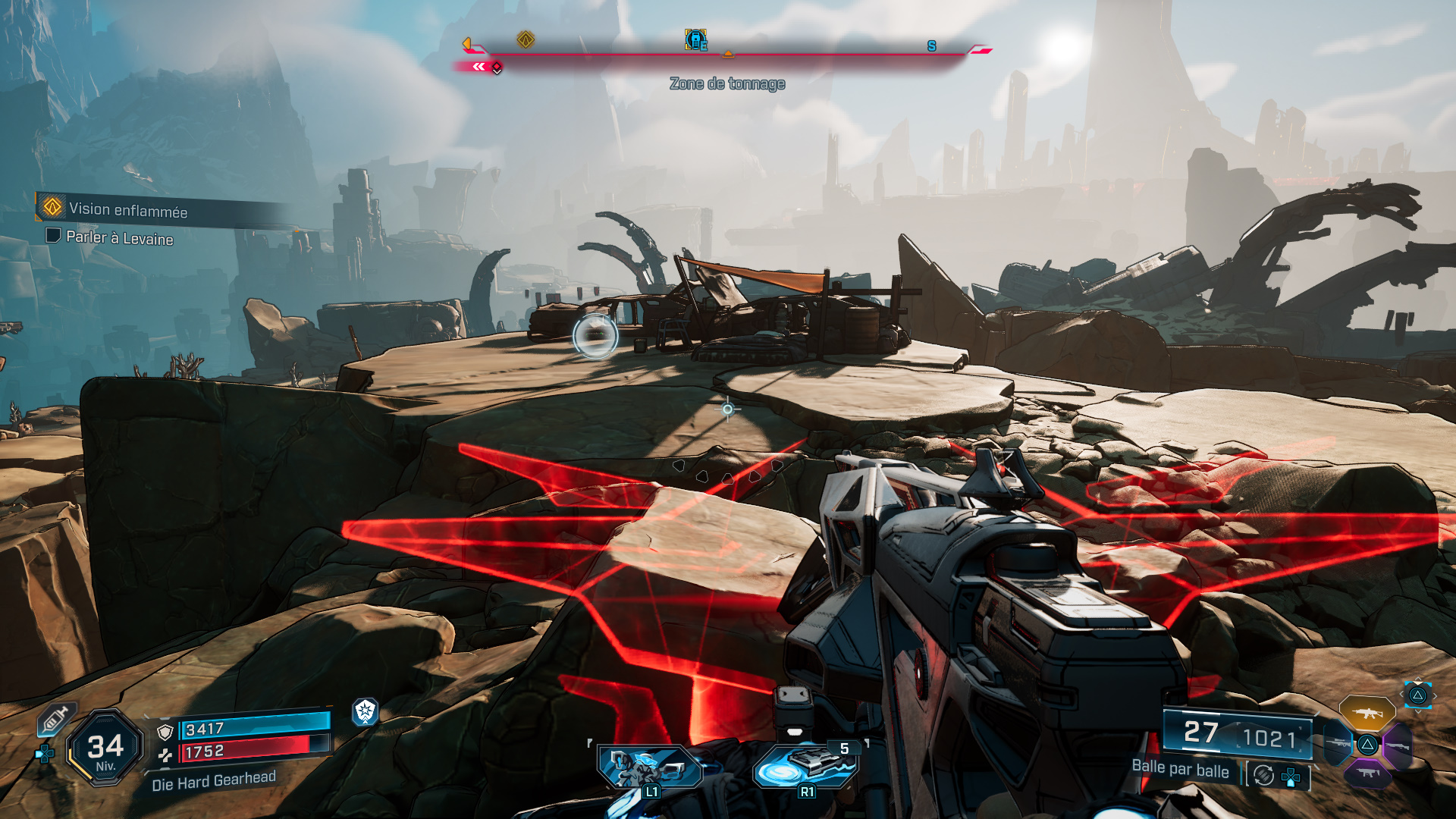Click the blue vending machine compass marker
Viewport: 1456px width, 819px height.
click(695, 39)
